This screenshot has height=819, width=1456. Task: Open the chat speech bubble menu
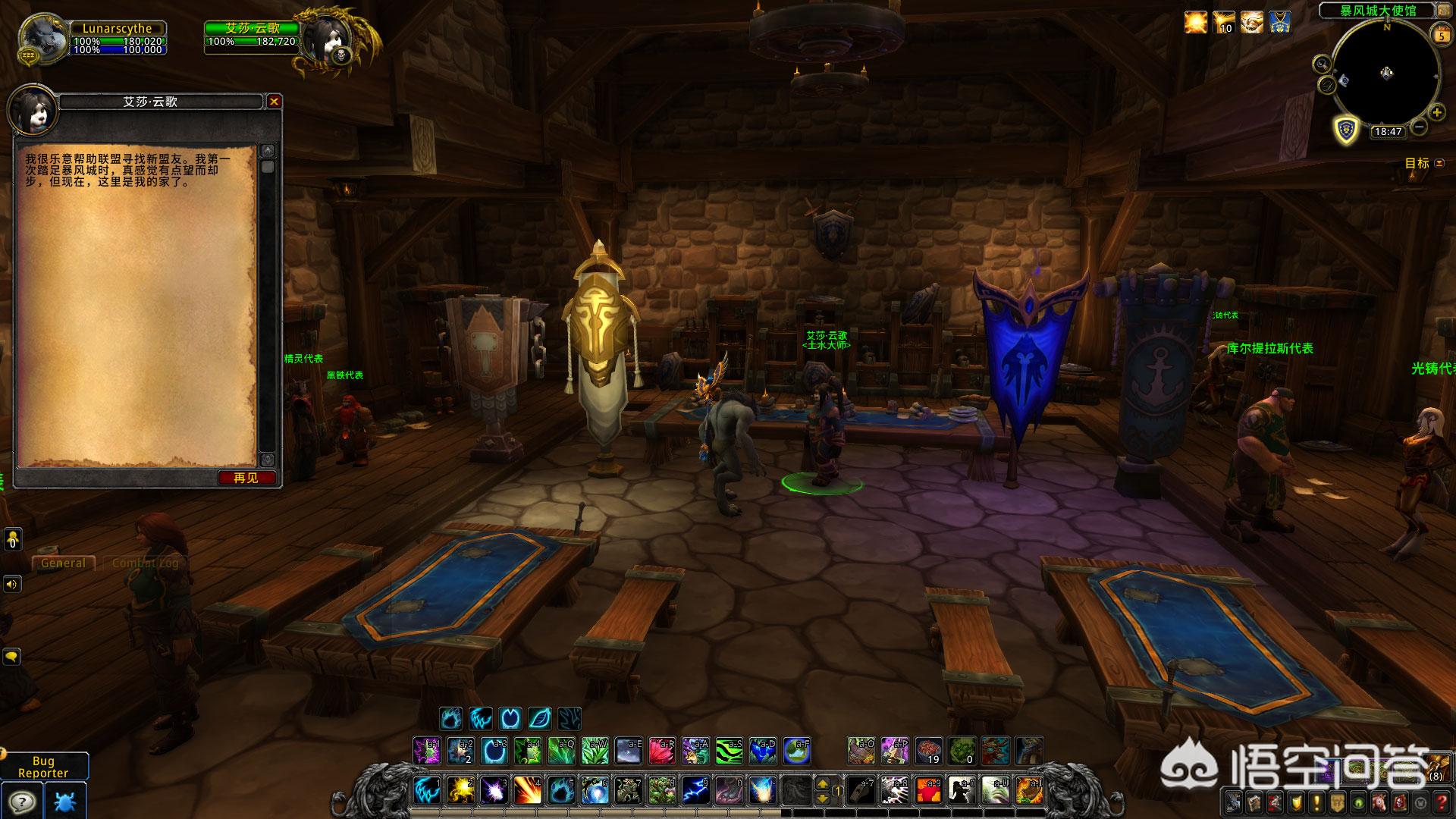tap(12, 656)
